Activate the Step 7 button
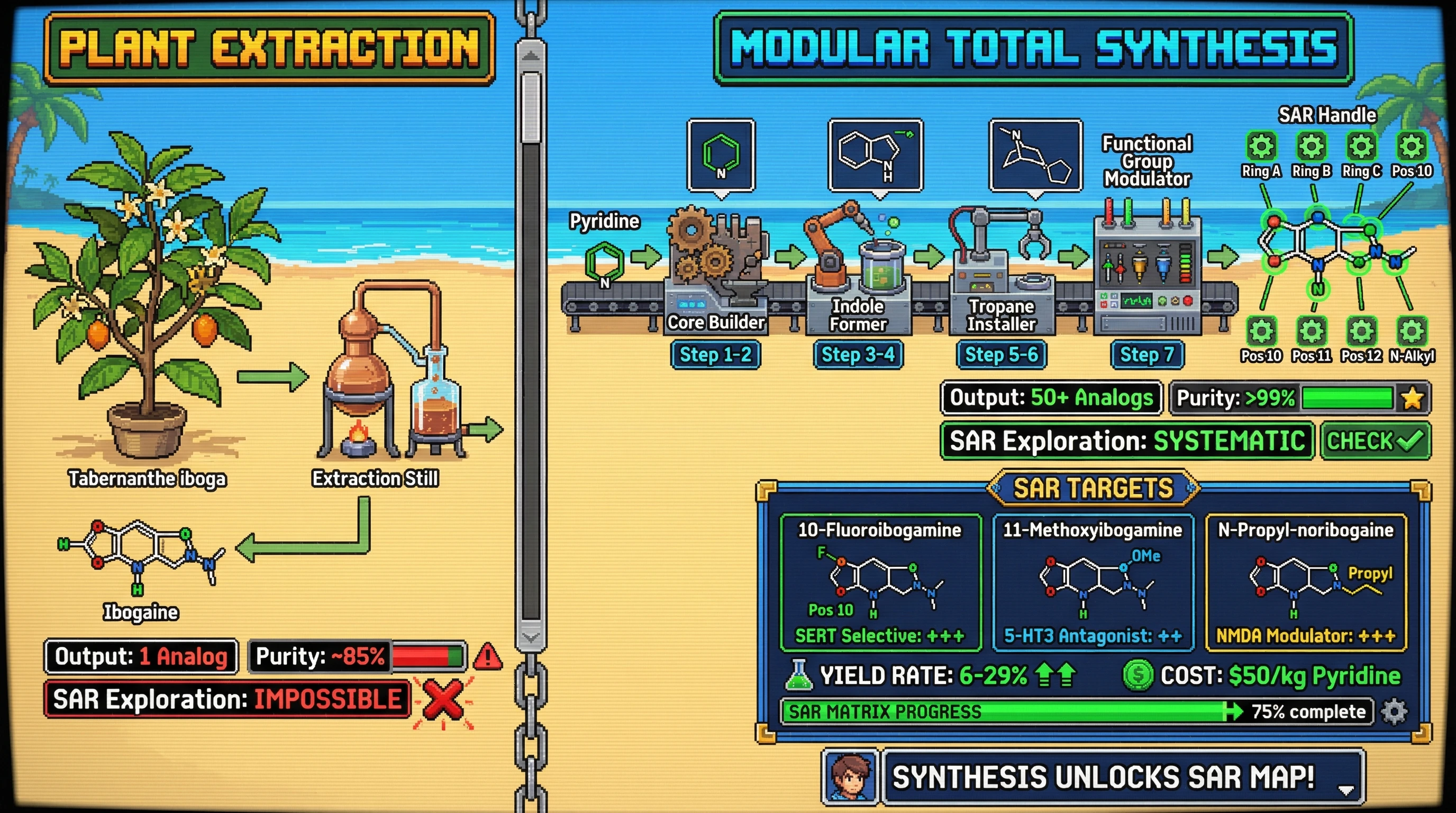Screen dimensions: 1456x813 coord(1147,355)
